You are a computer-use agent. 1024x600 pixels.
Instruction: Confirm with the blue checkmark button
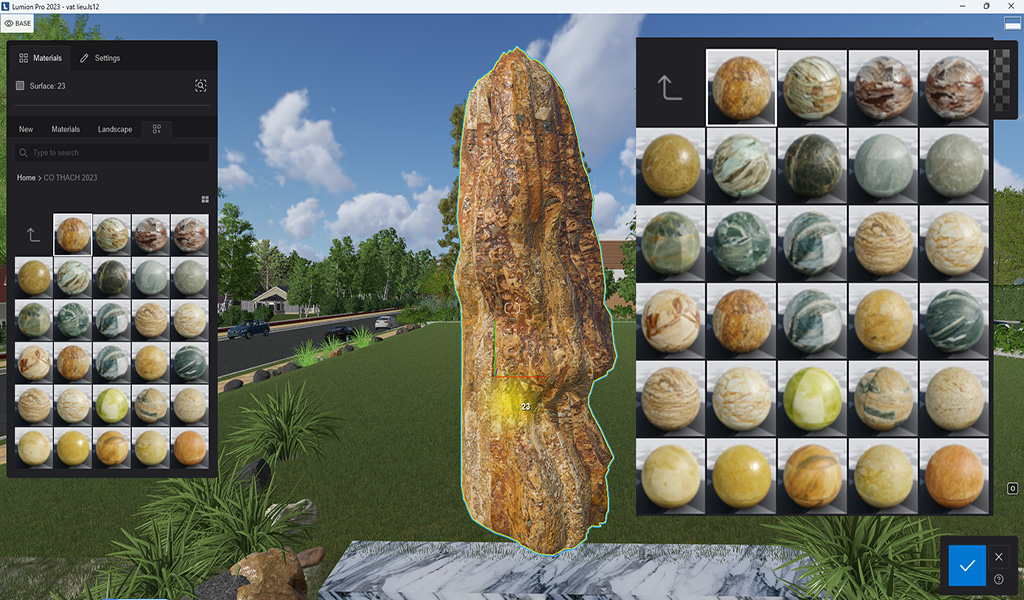[x=966, y=566]
